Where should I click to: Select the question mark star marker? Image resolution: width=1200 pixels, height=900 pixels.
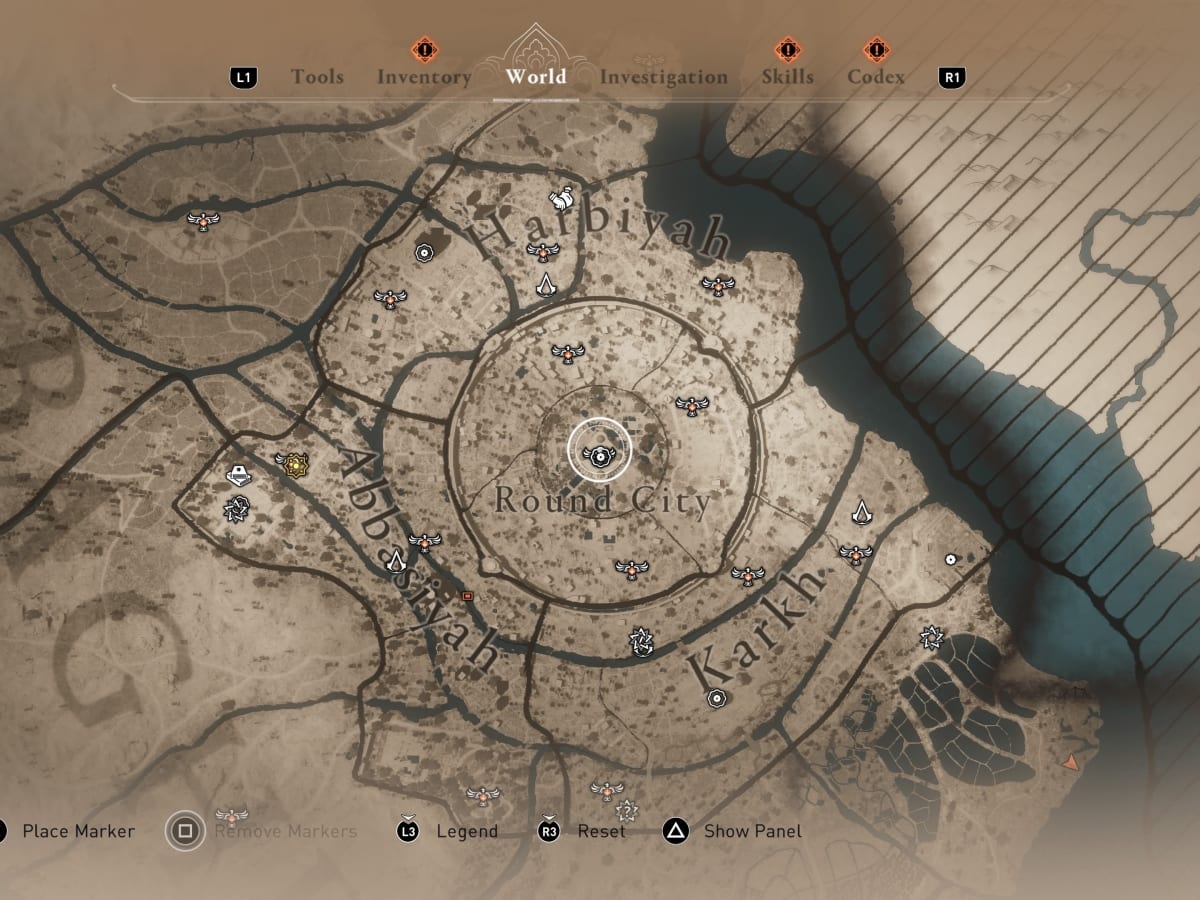[627, 810]
